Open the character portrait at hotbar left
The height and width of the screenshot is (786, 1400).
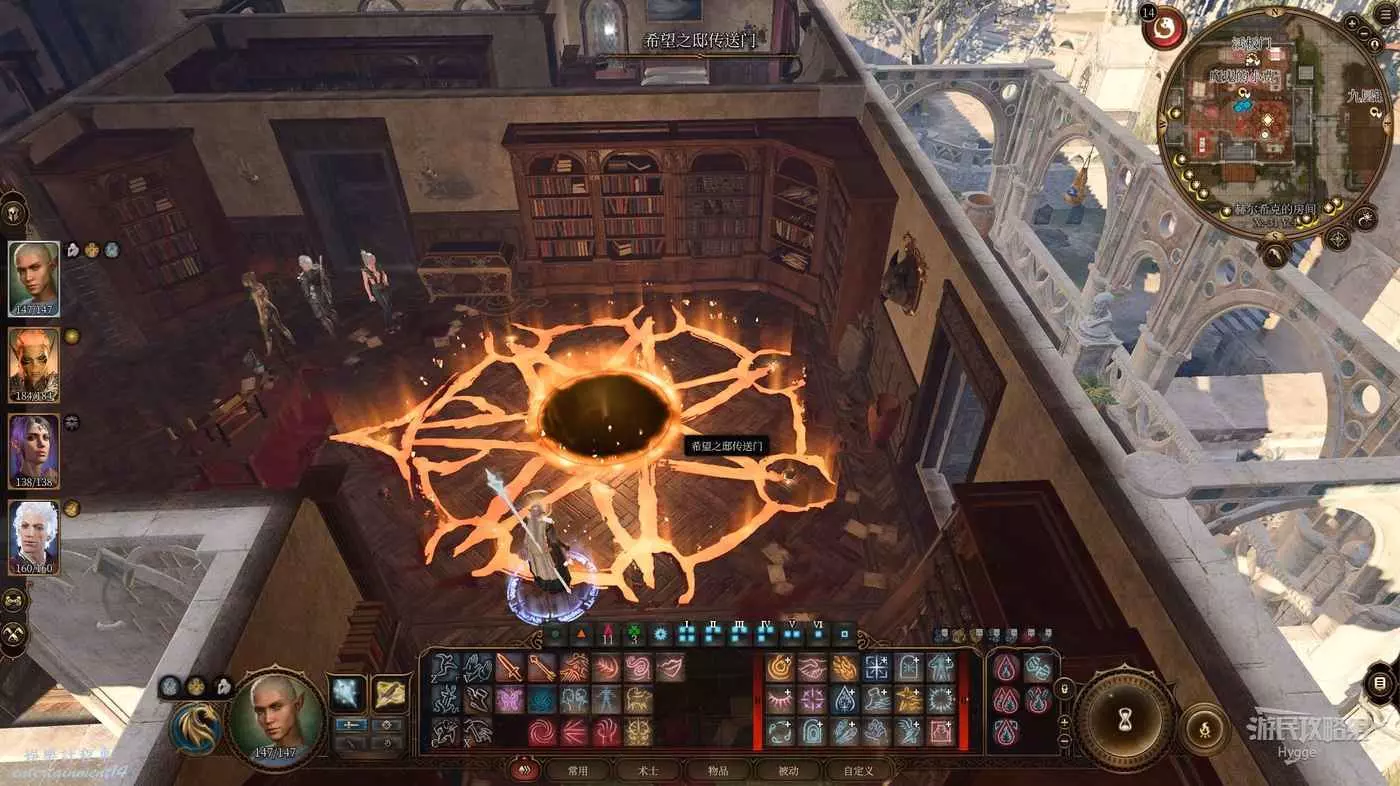pyautogui.click(x=275, y=718)
